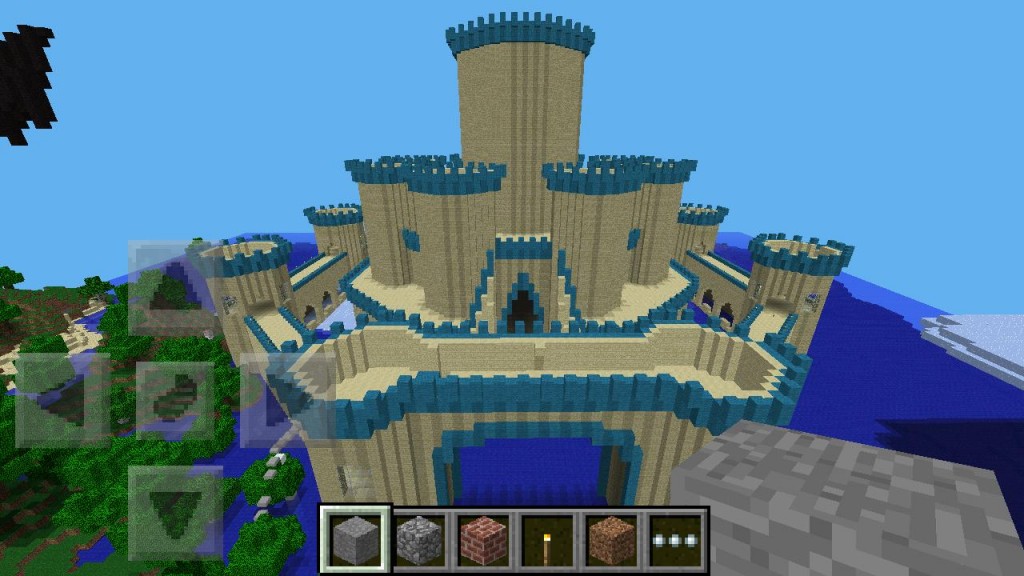1024x576 pixels.
Task: Select the cobblestone block hotbar slot
Action: tap(420, 540)
